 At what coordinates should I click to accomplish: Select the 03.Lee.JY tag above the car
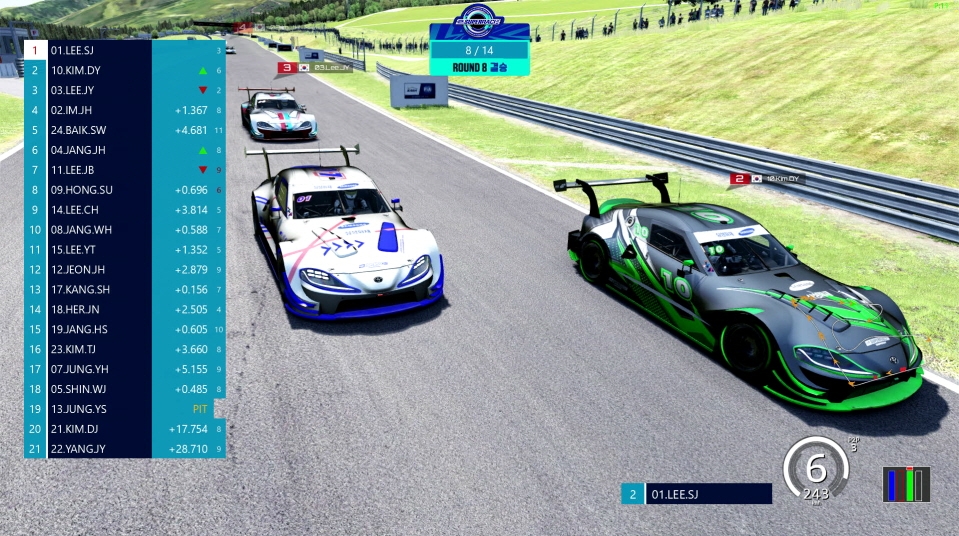click(x=316, y=68)
